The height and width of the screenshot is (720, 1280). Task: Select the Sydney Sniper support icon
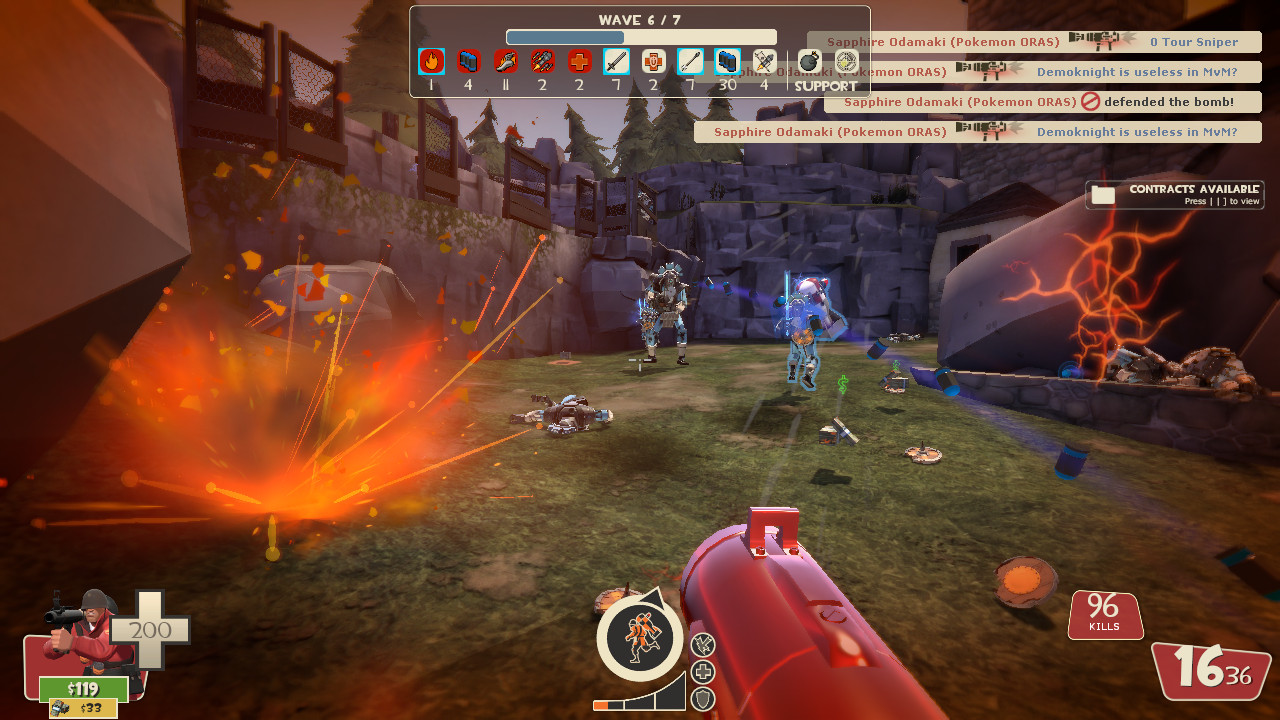[x=845, y=62]
